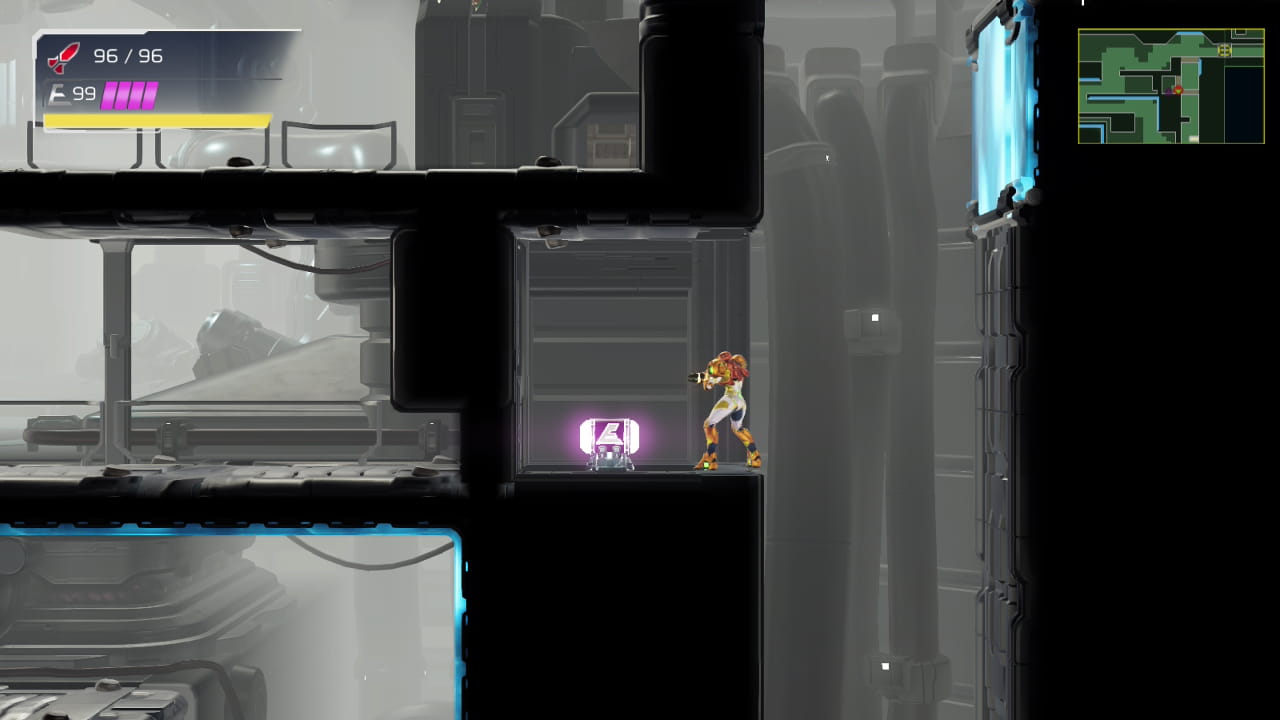The image size is (1280, 720).
Task: Click the first pink energy tank segment
Action: pos(109,95)
